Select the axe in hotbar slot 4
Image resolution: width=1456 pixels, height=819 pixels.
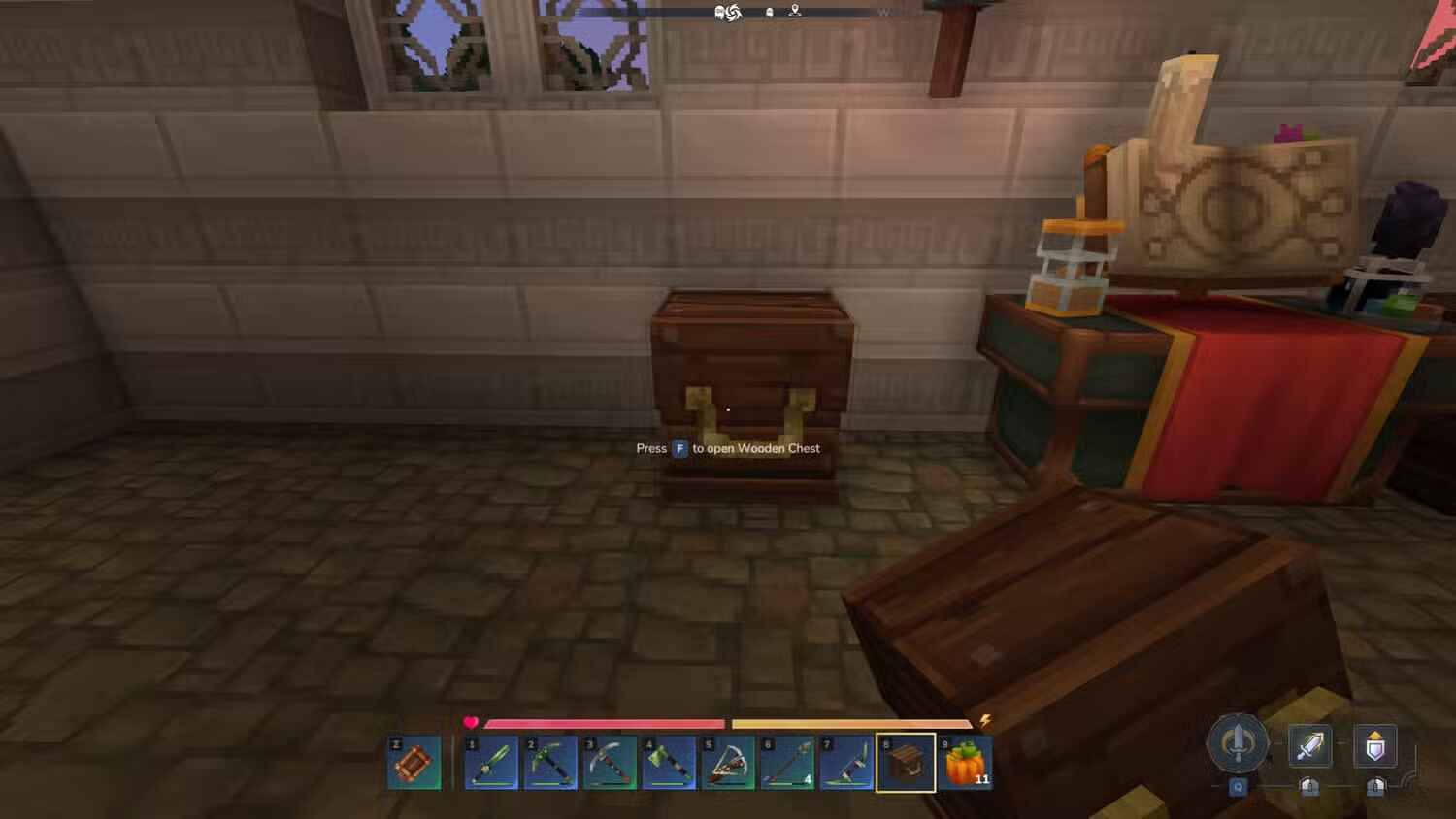pyautogui.click(x=671, y=765)
